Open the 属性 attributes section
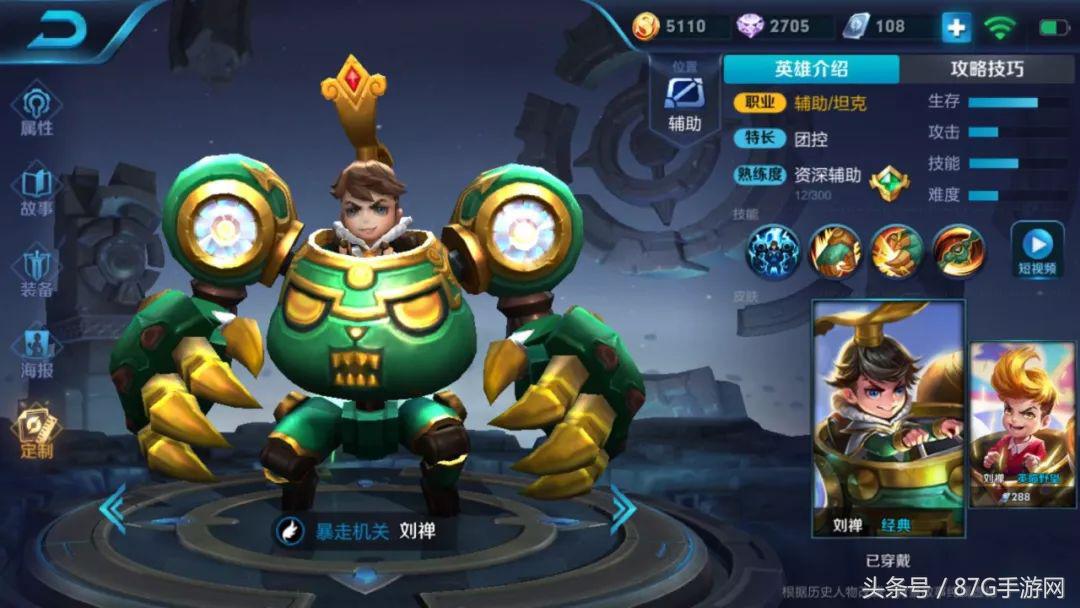This screenshot has height=608, width=1080. point(37,110)
